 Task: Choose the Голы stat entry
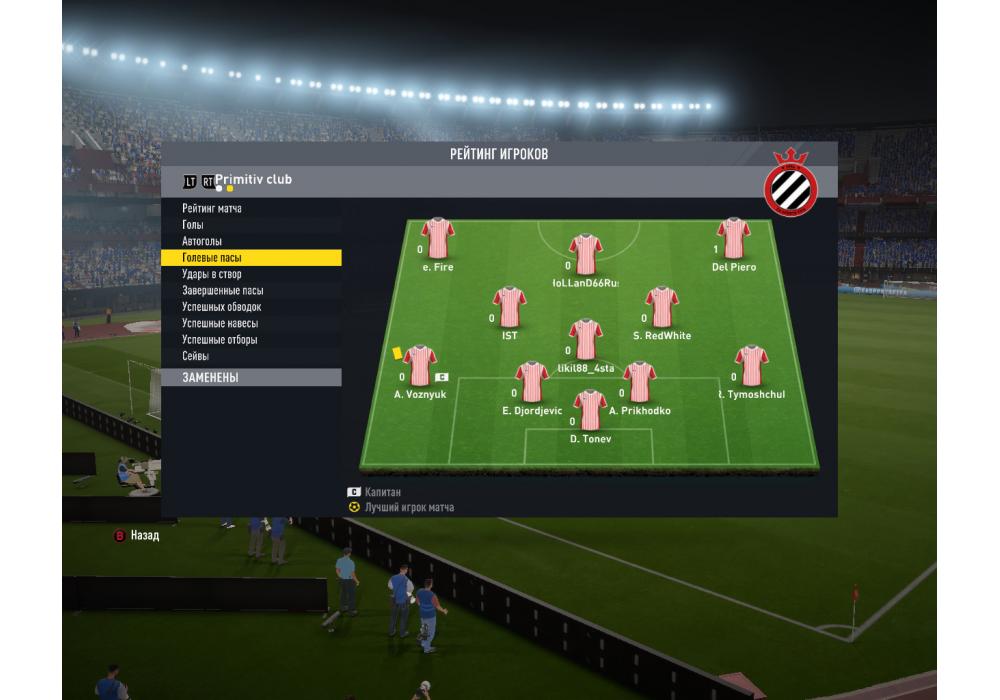(193, 225)
